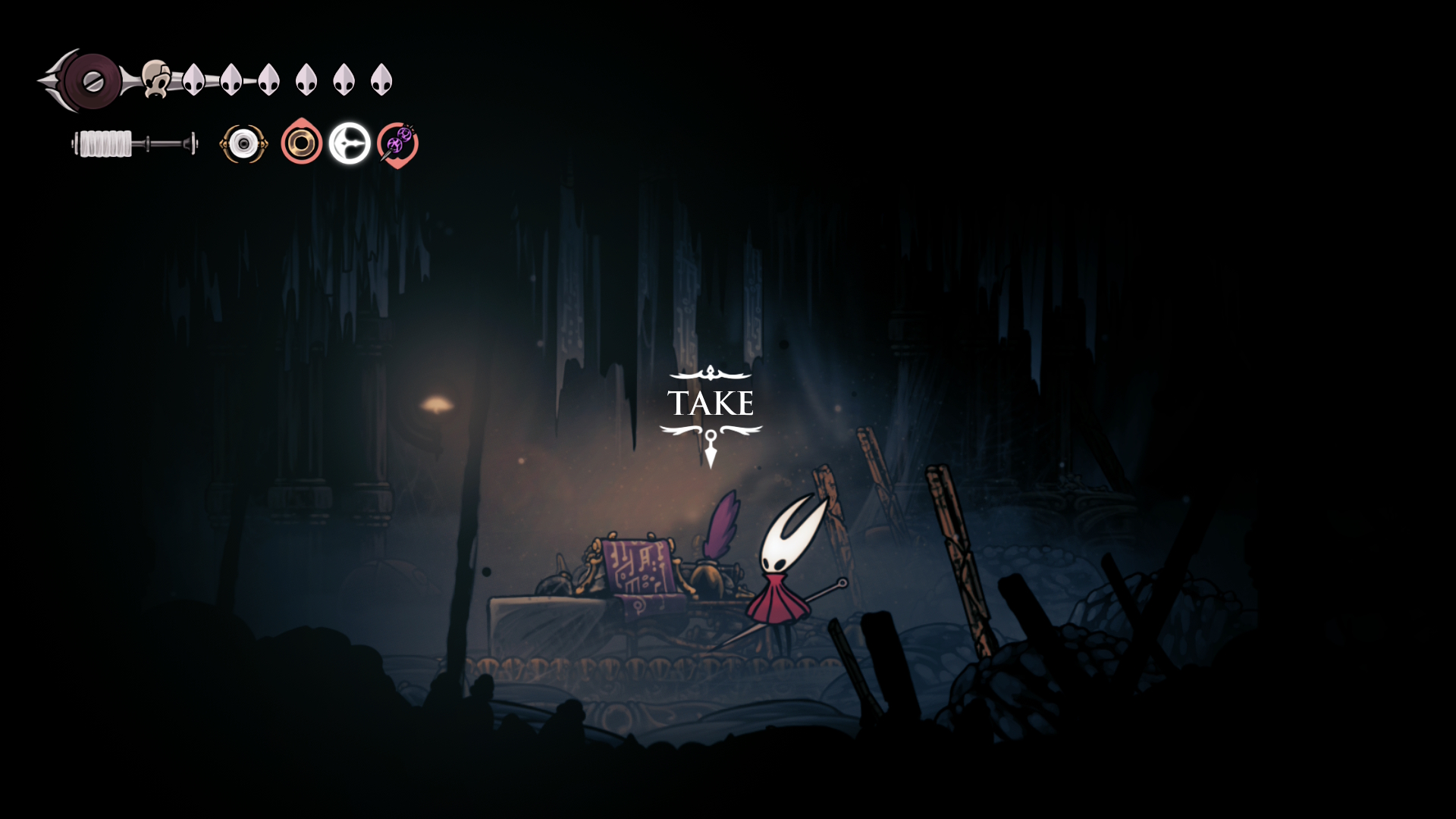
Task: Click the downward needle pointer below TAKE
Action: 711,451
